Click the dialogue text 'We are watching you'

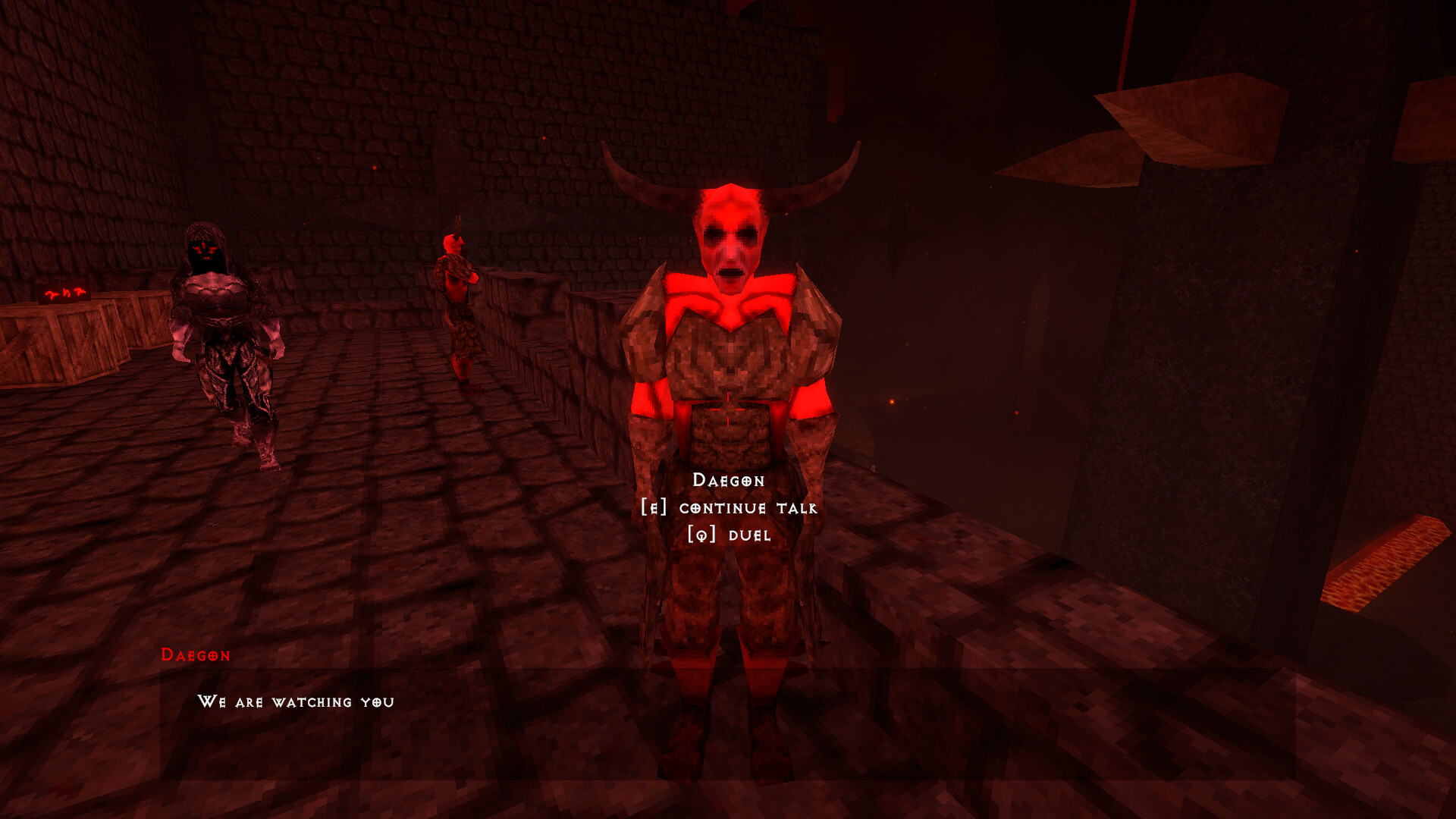pos(297,703)
